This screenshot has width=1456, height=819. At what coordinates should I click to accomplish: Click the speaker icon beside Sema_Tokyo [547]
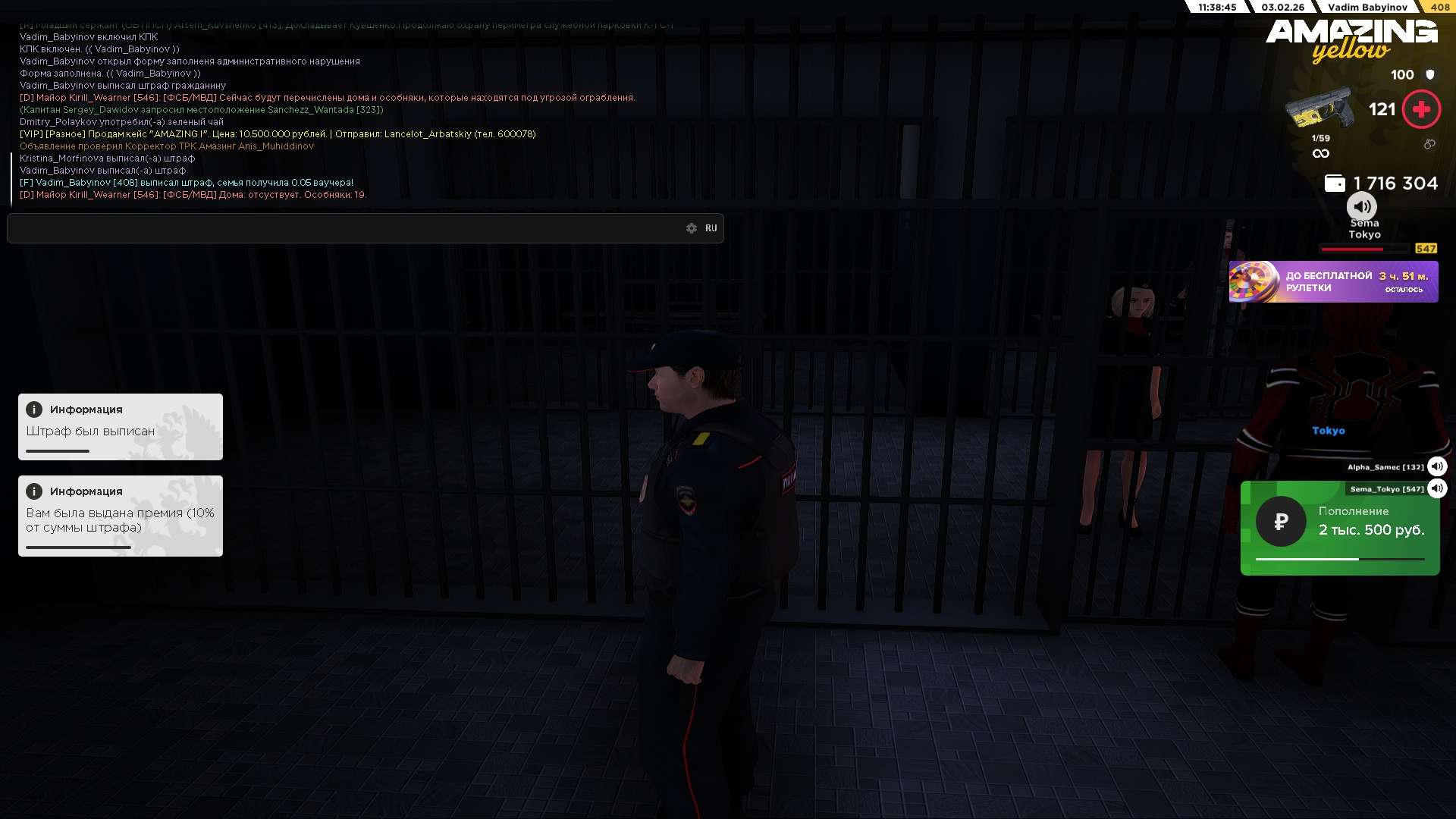1436,488
